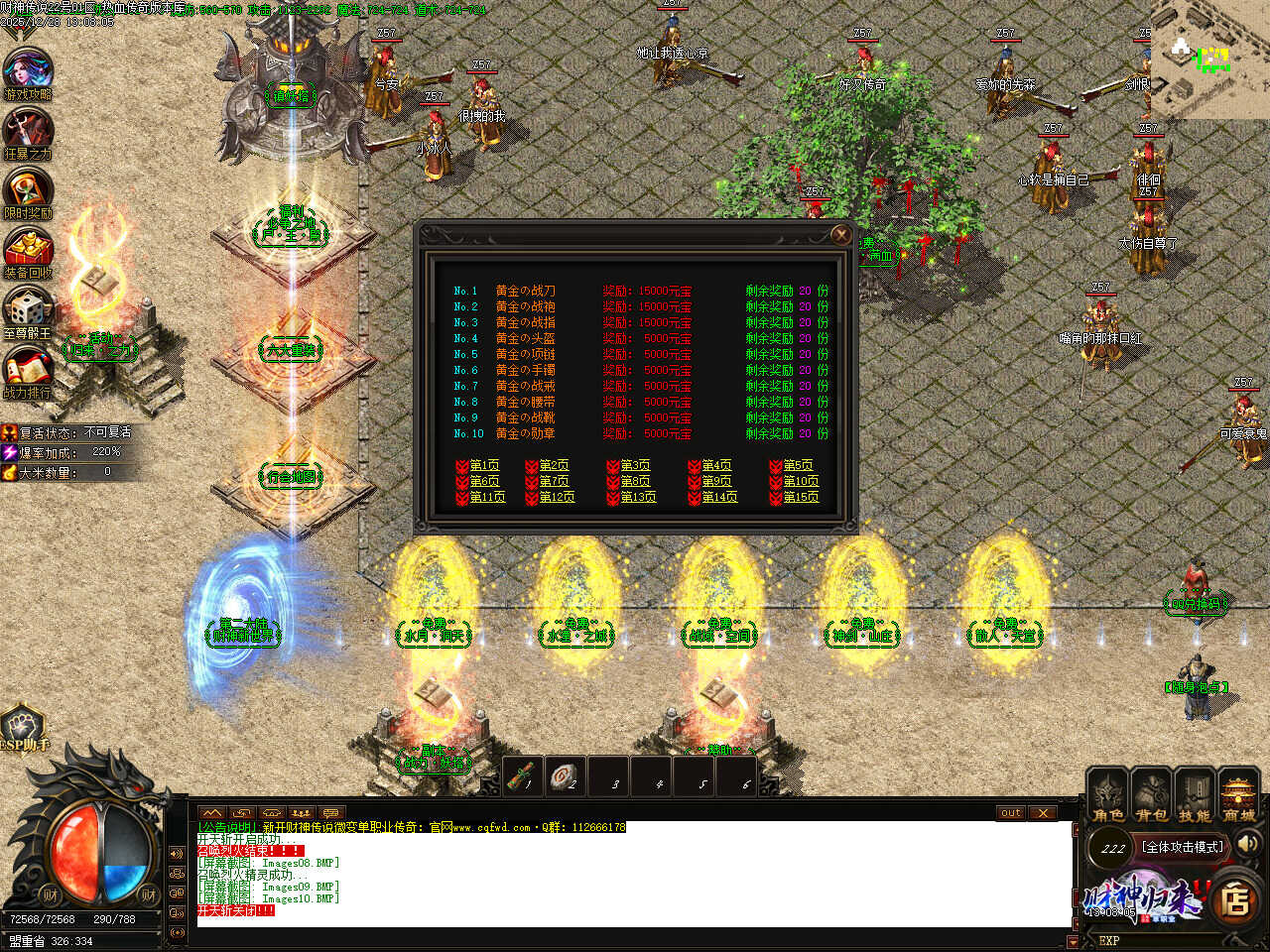Open the 技能 skills panel
Screen dimensions: 1270x952
(1195, 795)
